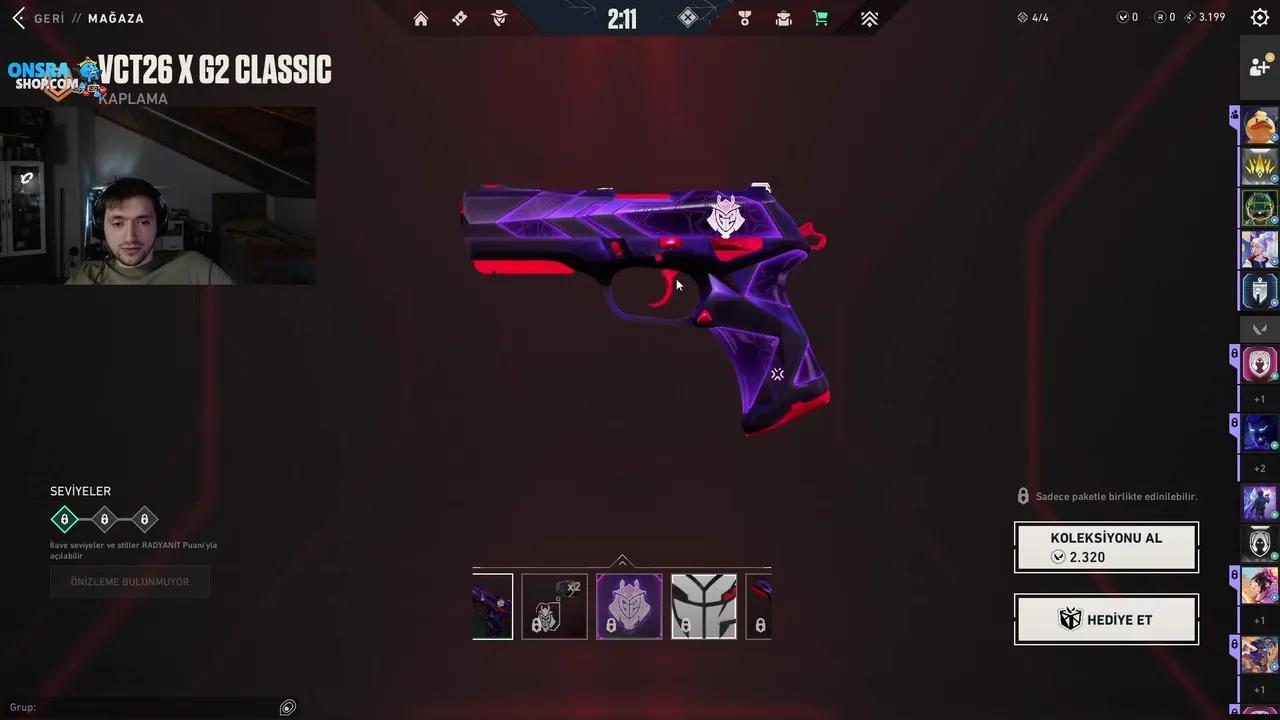
Task: Open the Battlepass card icon in top navigation
Action: click(x=459, y=18)
